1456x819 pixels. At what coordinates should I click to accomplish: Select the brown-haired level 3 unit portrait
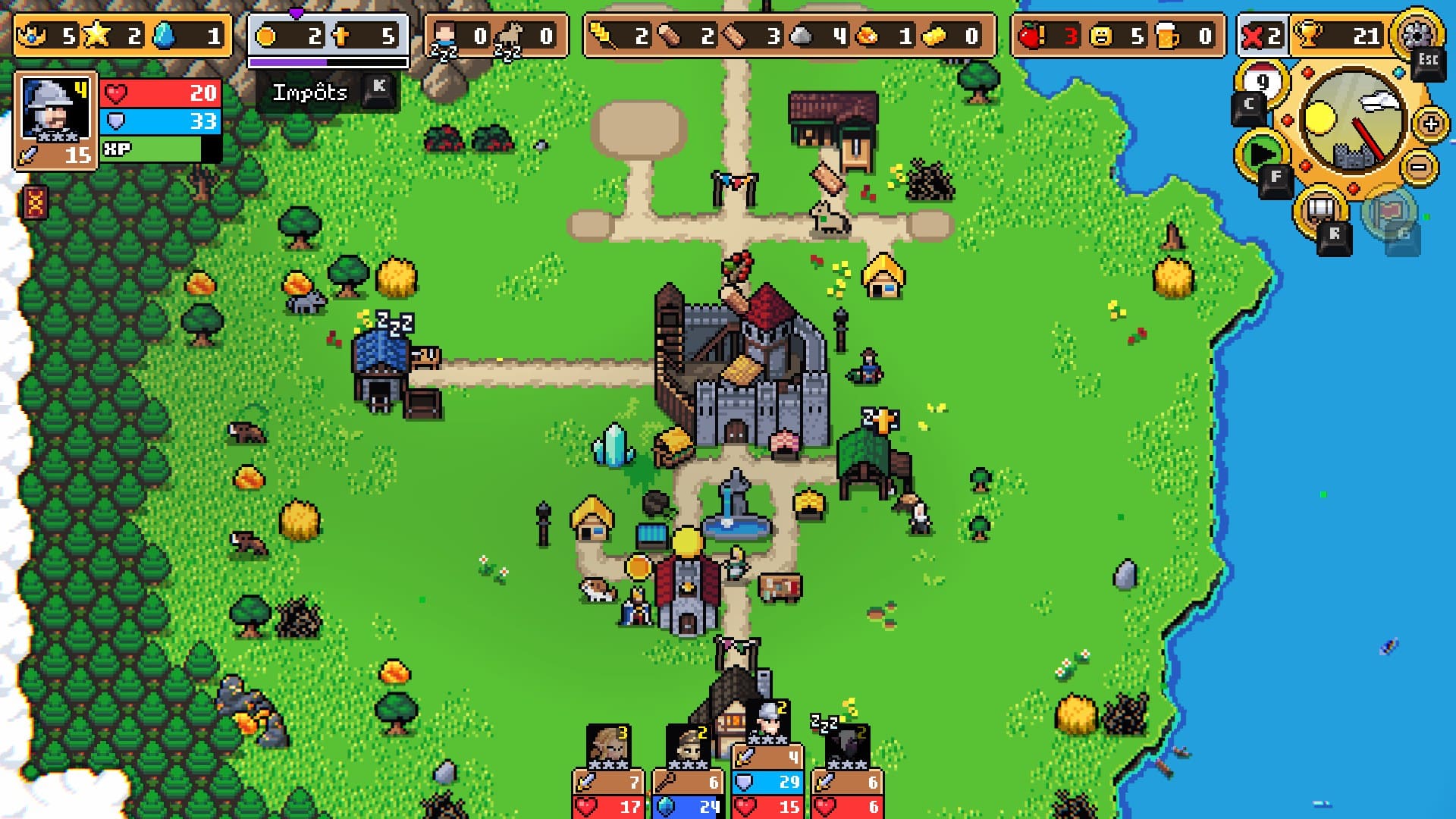coord(609,747)
